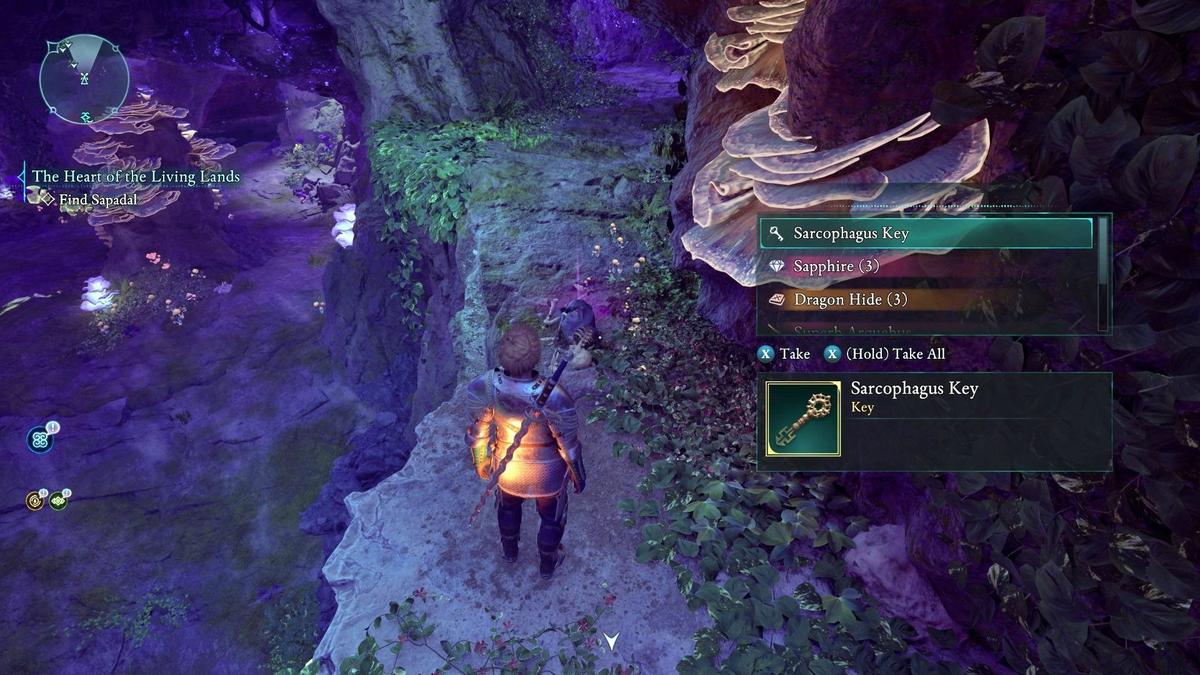
Task: Pick the Sapphire (3) loot entry
Action: tap(925, 266)
